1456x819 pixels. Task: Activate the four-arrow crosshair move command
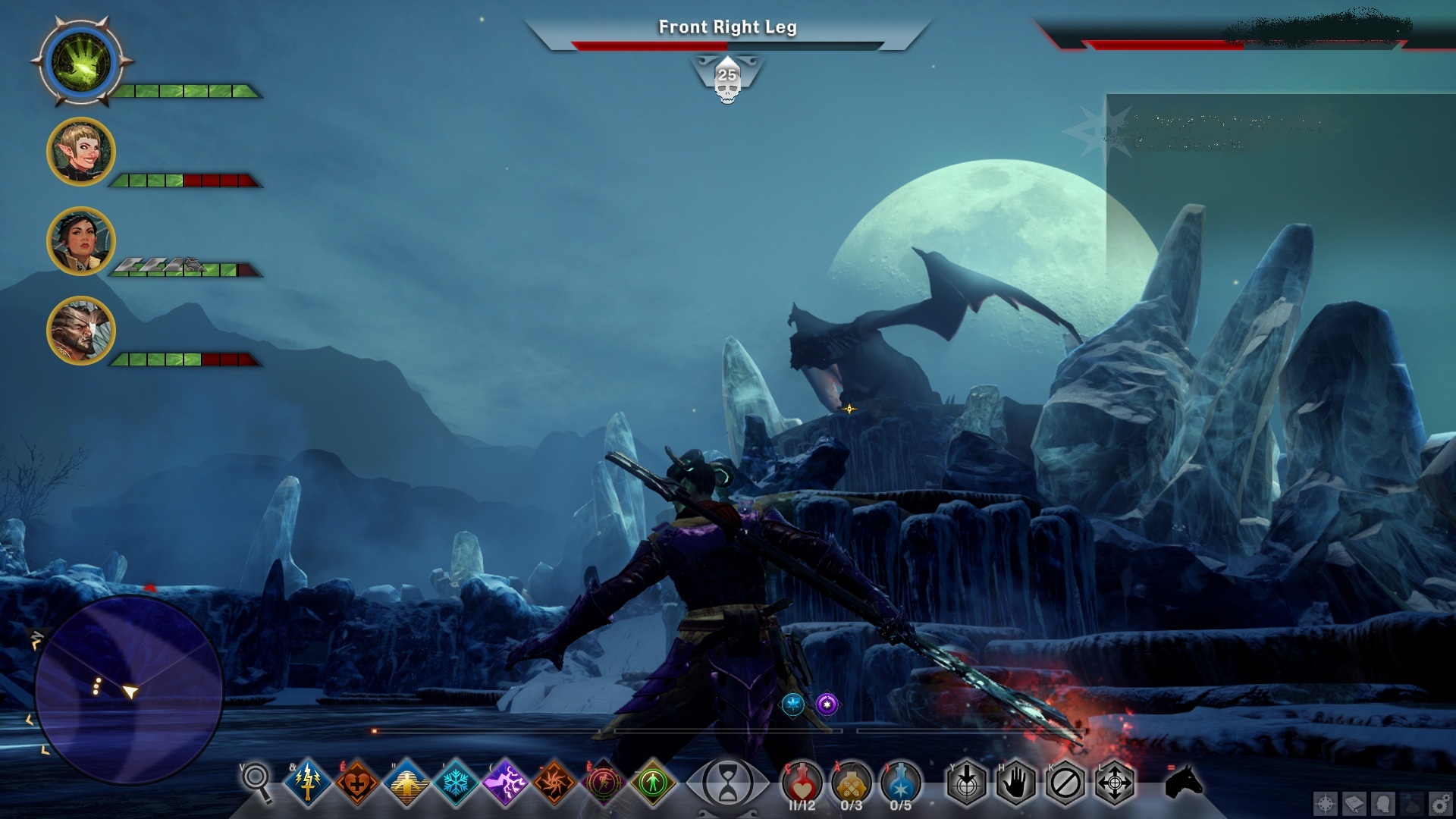click(x=1115, y=783)
